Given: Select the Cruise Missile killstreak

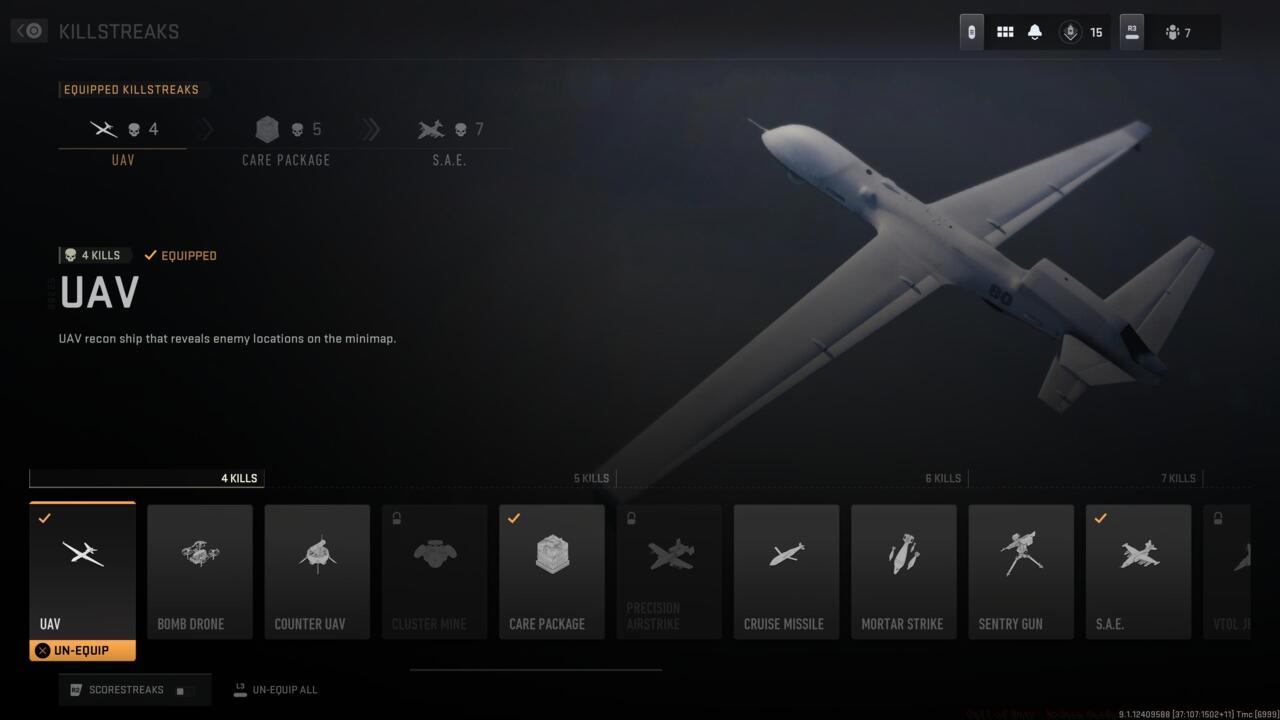Looking at the screenshot, I should (x=786, y=570).
